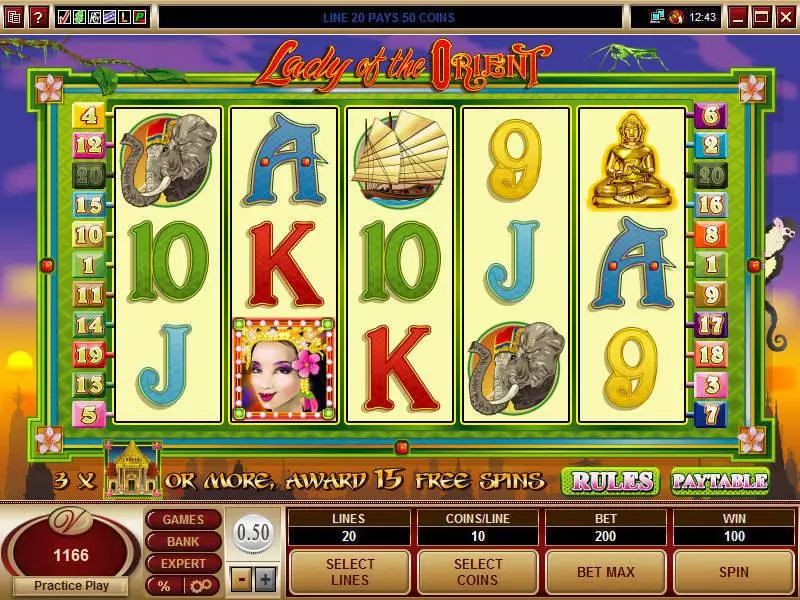Open Select Coins option
Screen dimensions: 800x600
pyautogui.click(x=477, y=572)
